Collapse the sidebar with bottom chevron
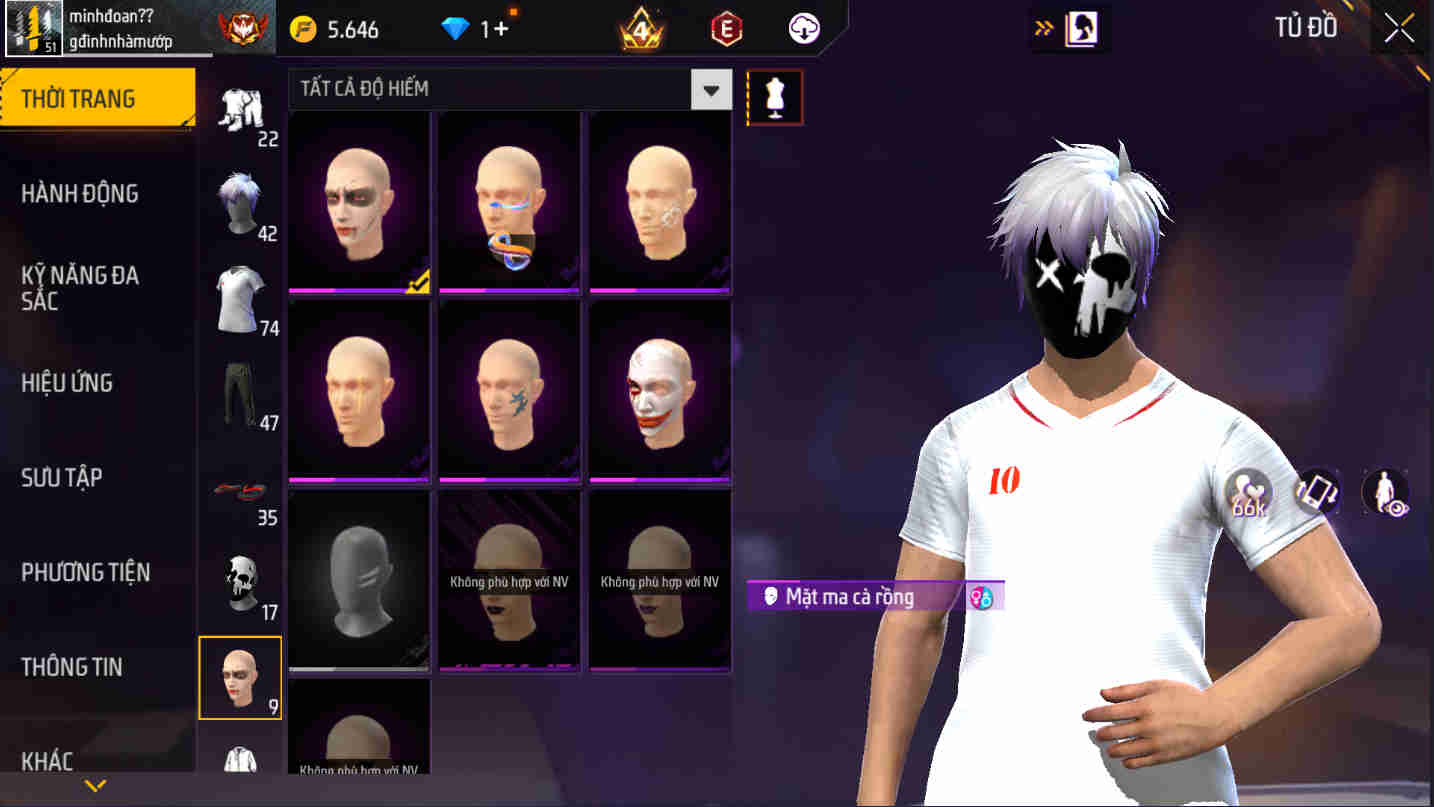The width and height of the screenshot is (1434, 807). point(95,784)
